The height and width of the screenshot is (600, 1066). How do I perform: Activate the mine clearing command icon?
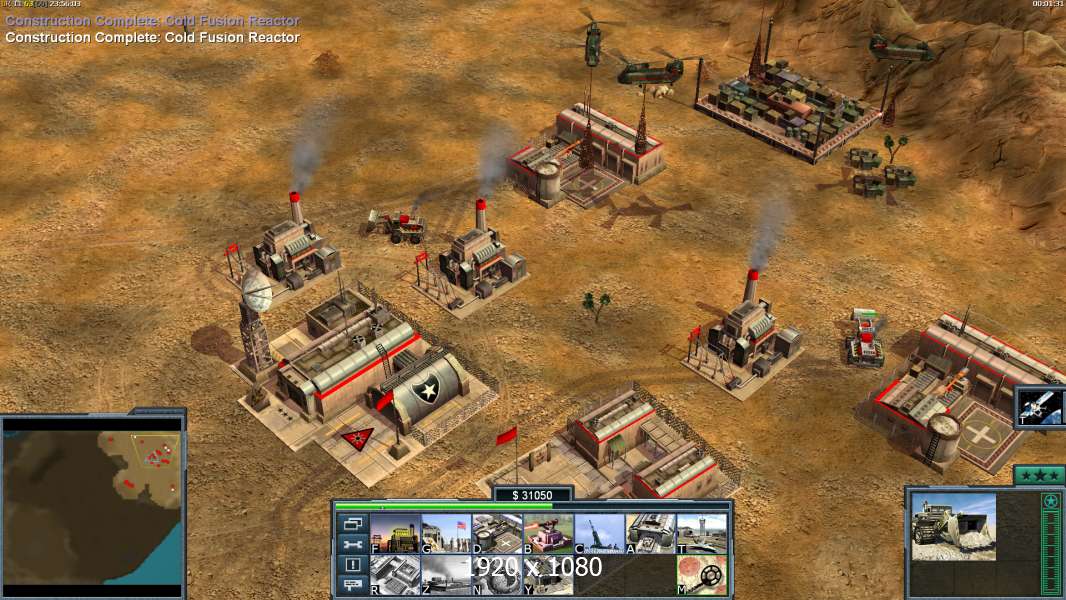coord(701,575)
